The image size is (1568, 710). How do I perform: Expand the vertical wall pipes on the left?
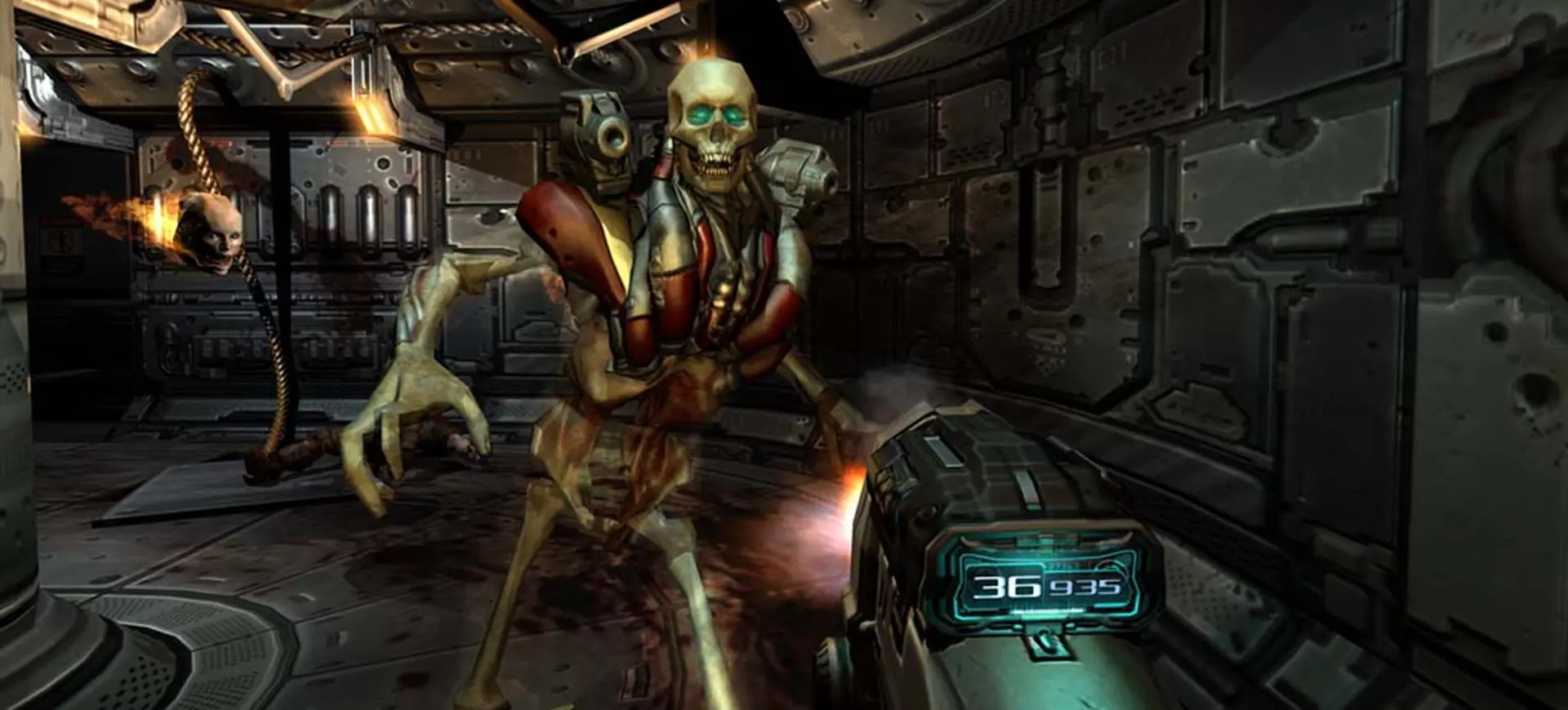[367, 220]
